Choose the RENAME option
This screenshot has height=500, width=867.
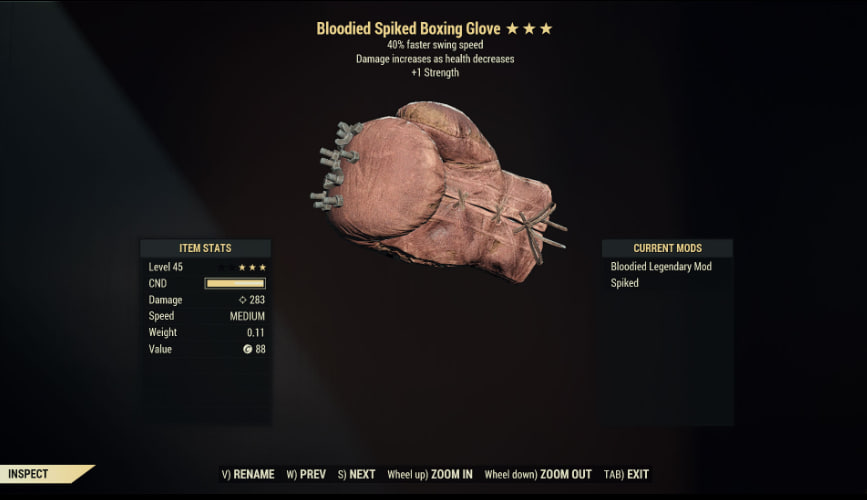pos(248,474)
